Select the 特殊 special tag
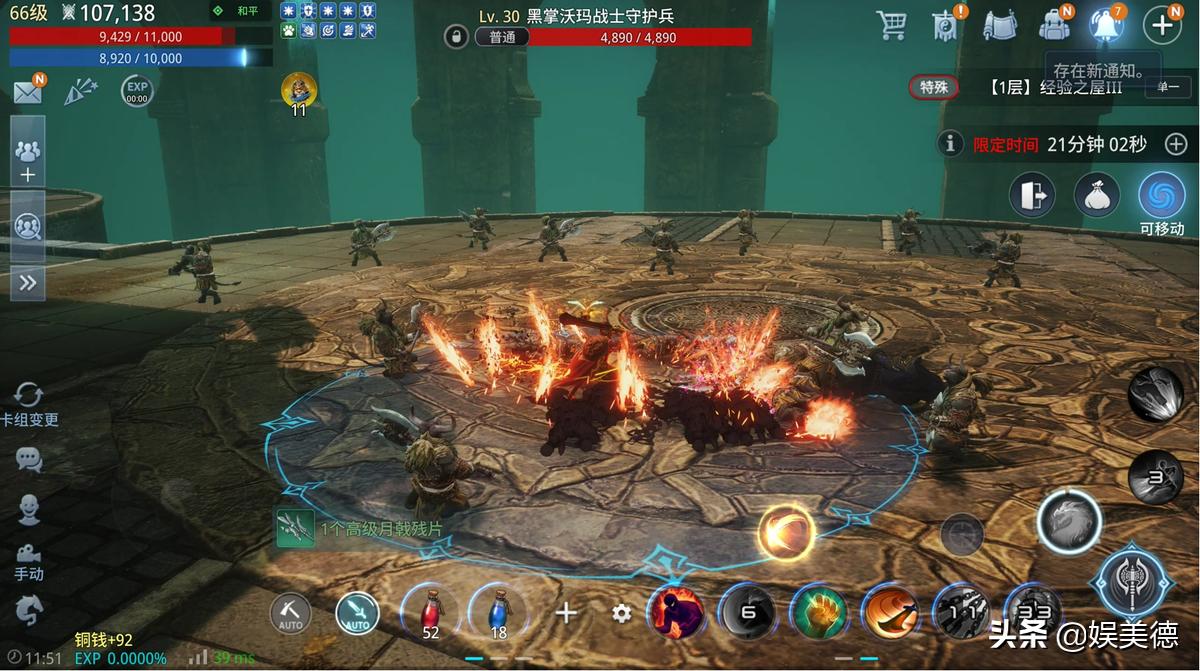This screenshot has height=671, width=1200. pyautogui.click(x=934, y=88)
